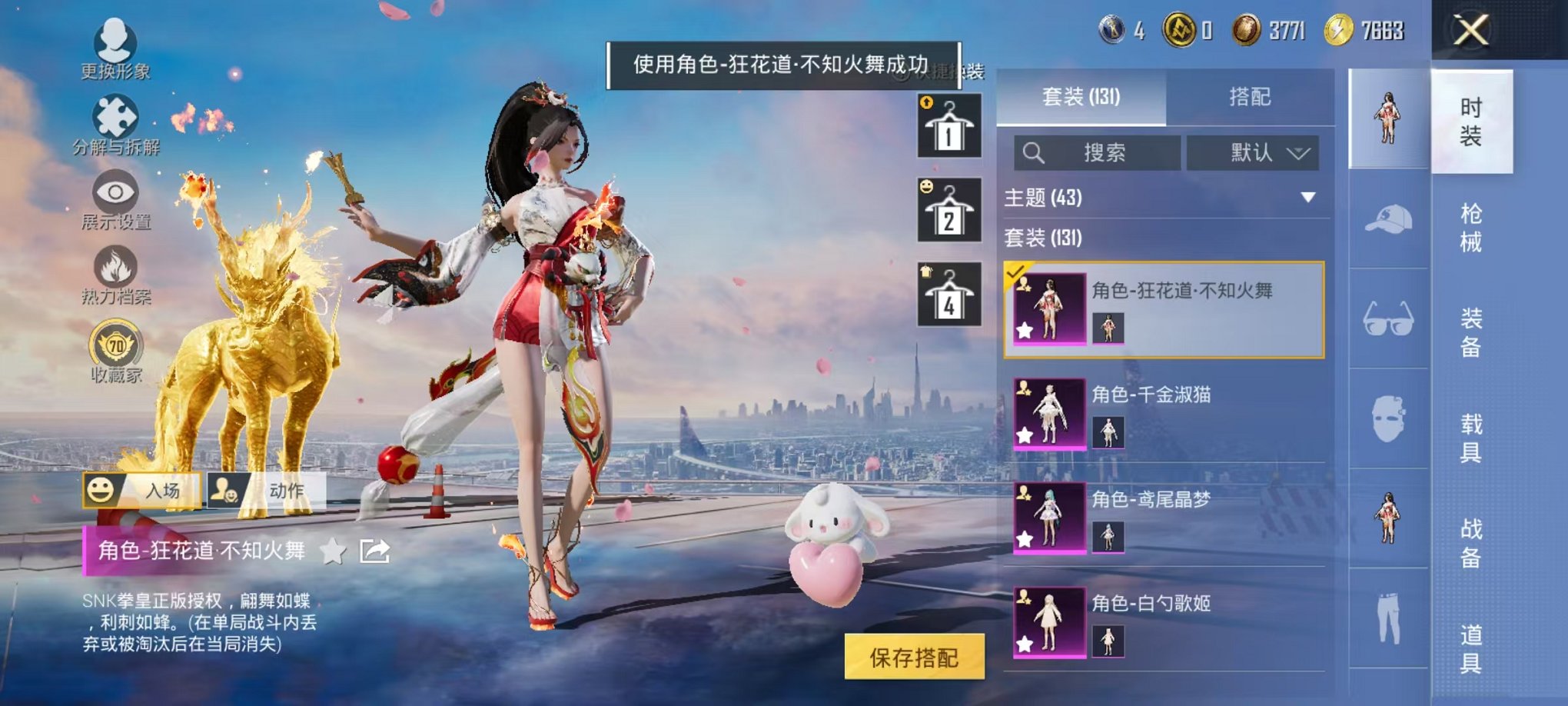
Task: Collapse the 主题 (43) section
Action: 1309,196
